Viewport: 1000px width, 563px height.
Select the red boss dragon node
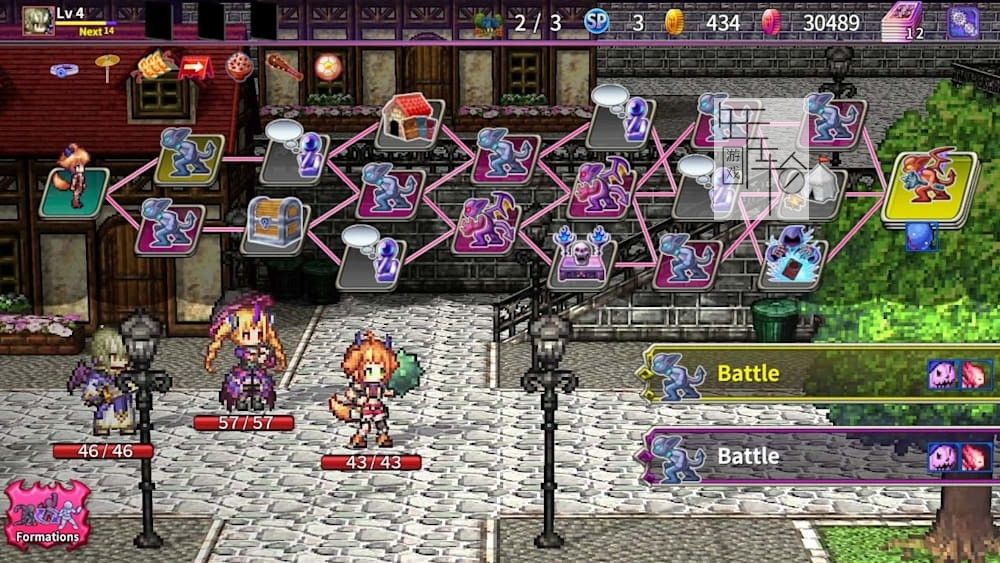pyautogui.click(x=928, y=183)
